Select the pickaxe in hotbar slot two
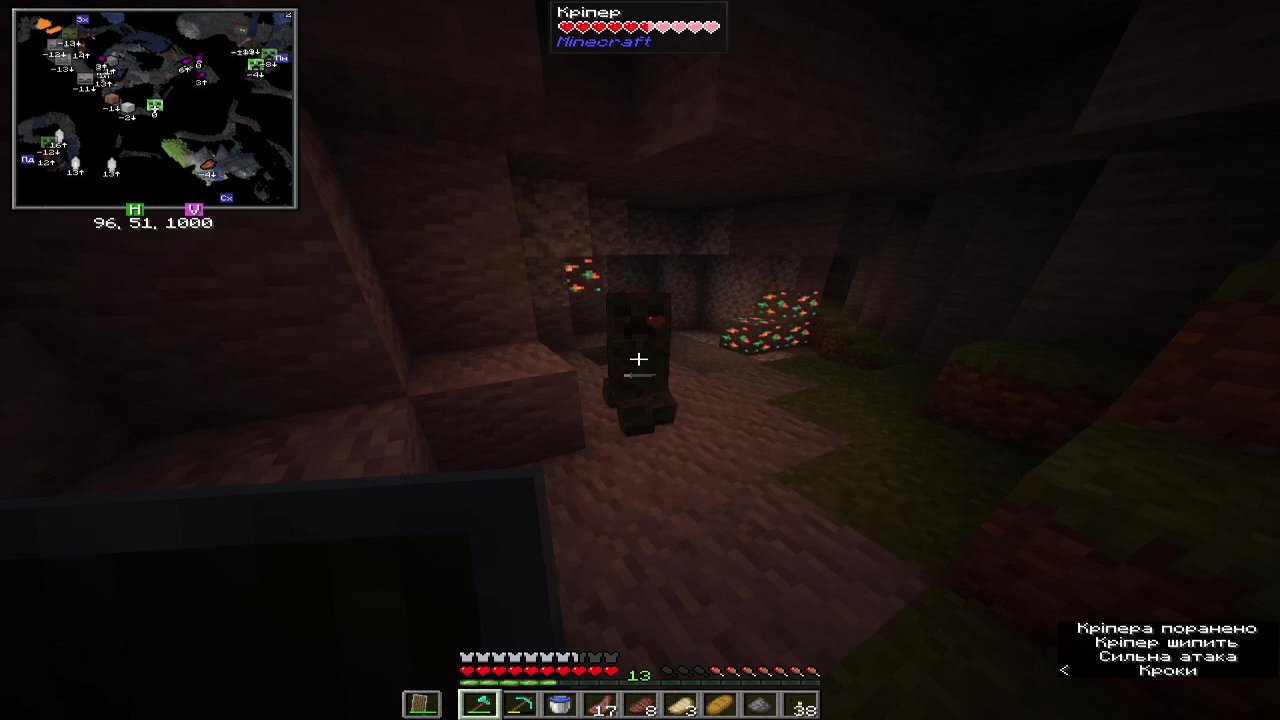 (520, 703)
